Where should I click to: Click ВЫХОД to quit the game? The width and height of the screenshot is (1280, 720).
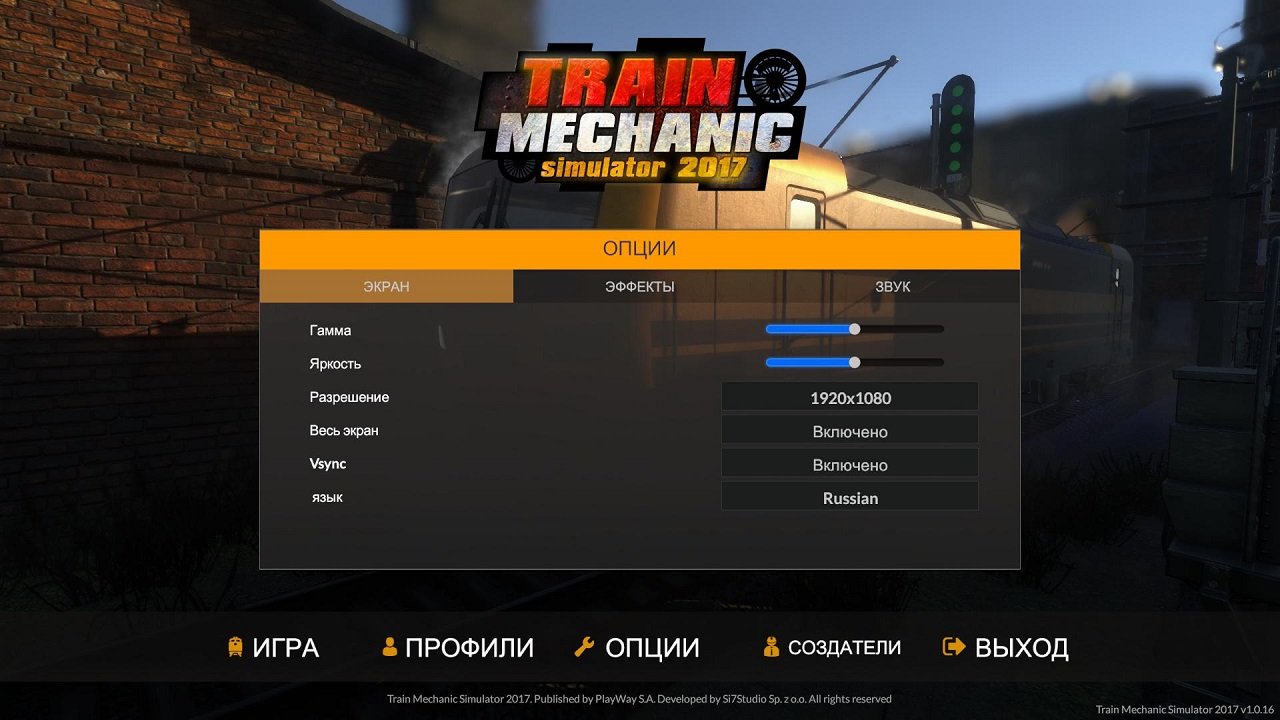[x=1021, y=647]
